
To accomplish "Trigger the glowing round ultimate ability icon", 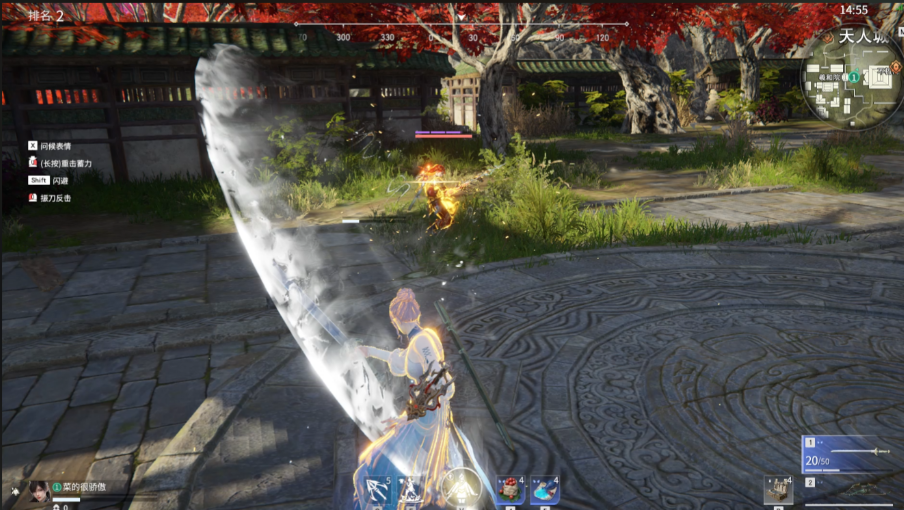I will tap(460, 489).
